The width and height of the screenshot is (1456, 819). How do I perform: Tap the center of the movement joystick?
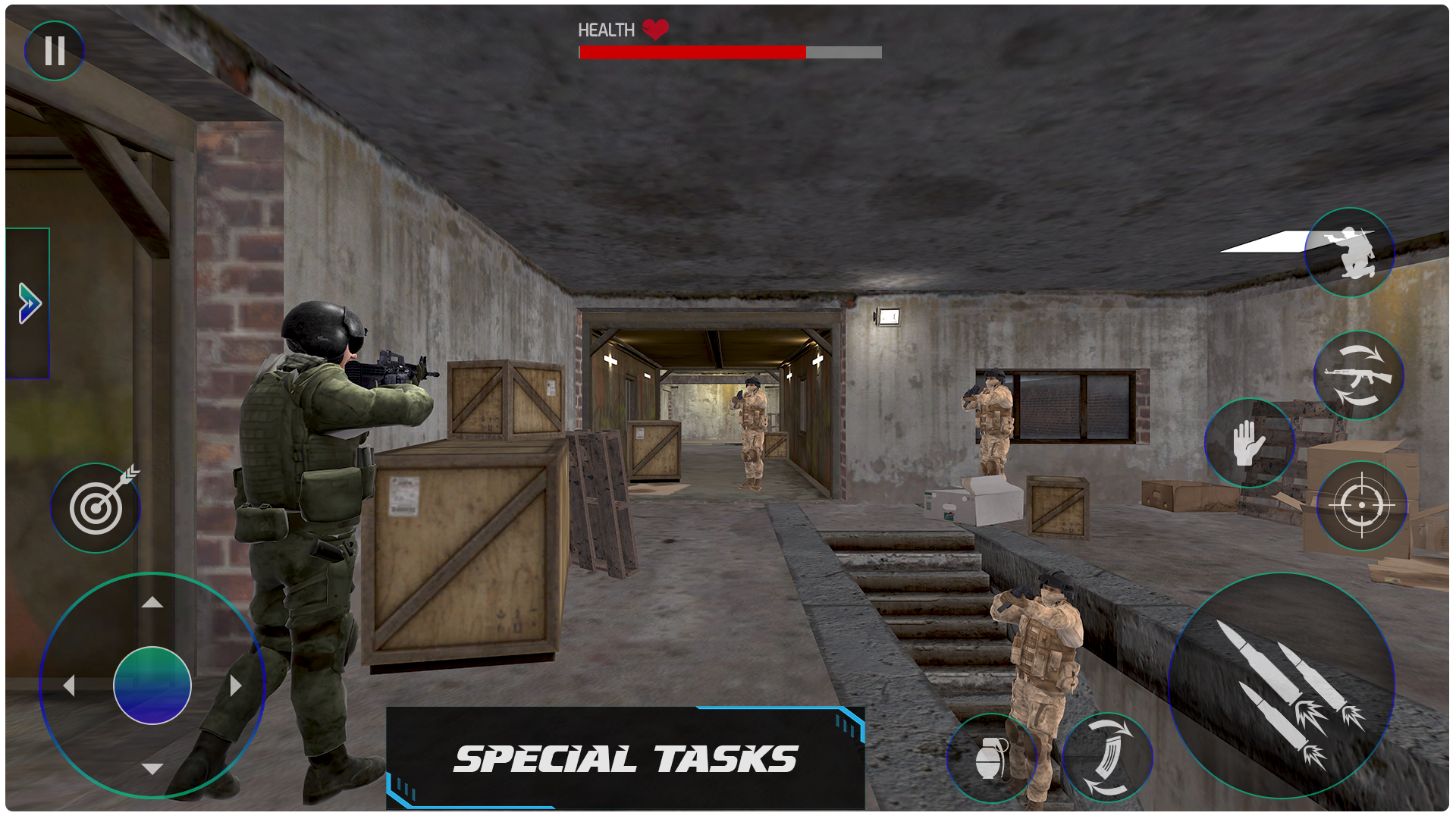[152, 685]
